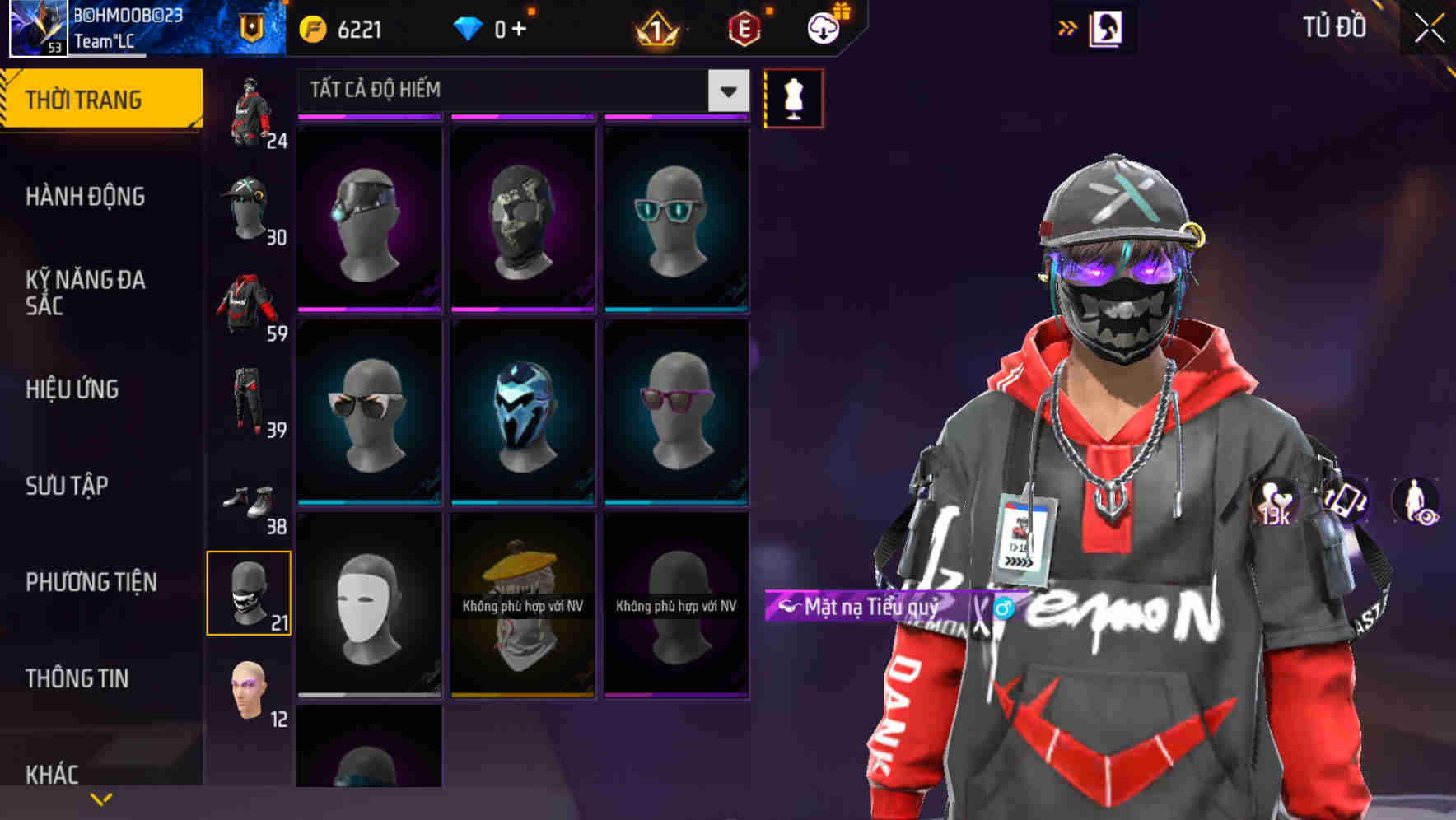This screenshot has width=1456, height=820.
Task: Collapse the panel using the double-arrow chevron
Action: click(x=1068, y=27)
